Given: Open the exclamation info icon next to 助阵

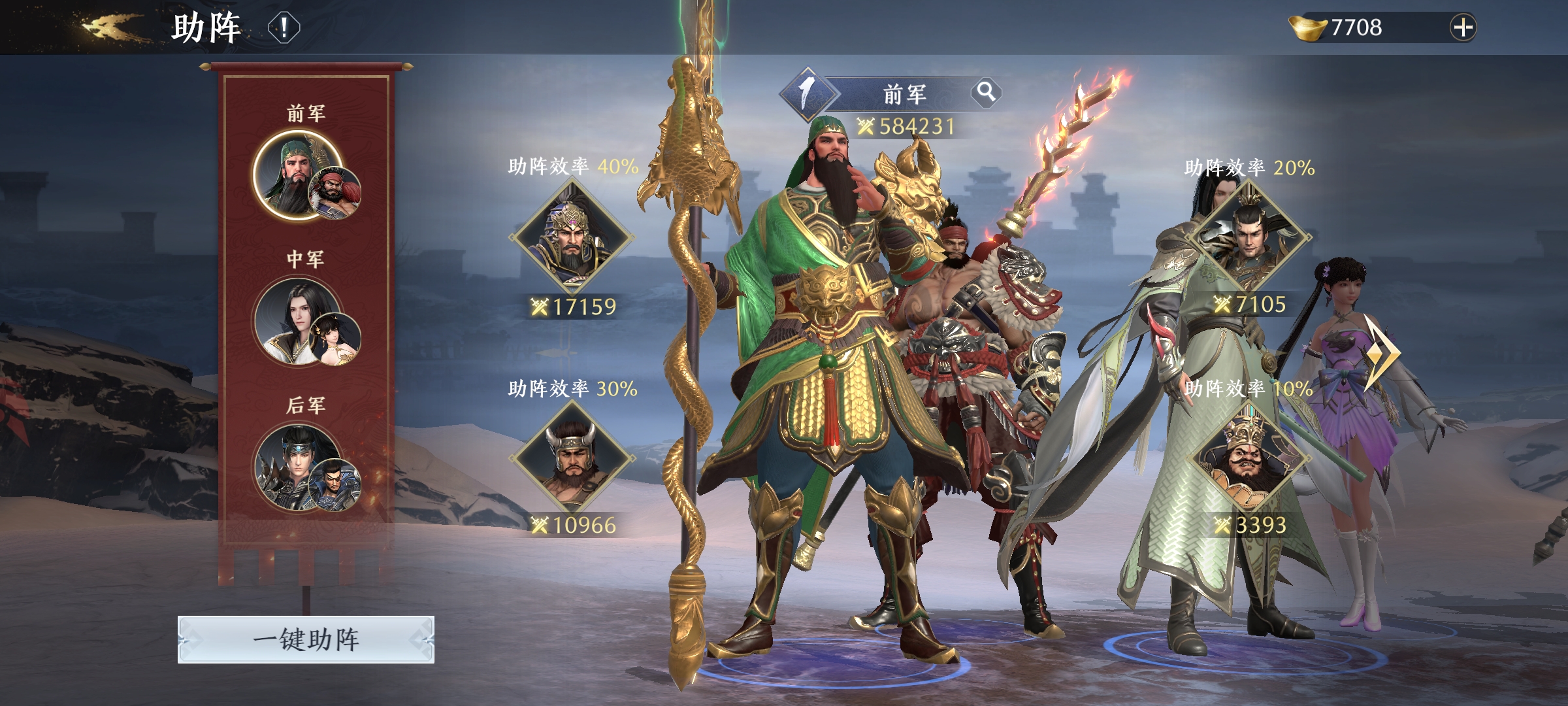Looking at the screenshot, I should click(x=283, y=28).
